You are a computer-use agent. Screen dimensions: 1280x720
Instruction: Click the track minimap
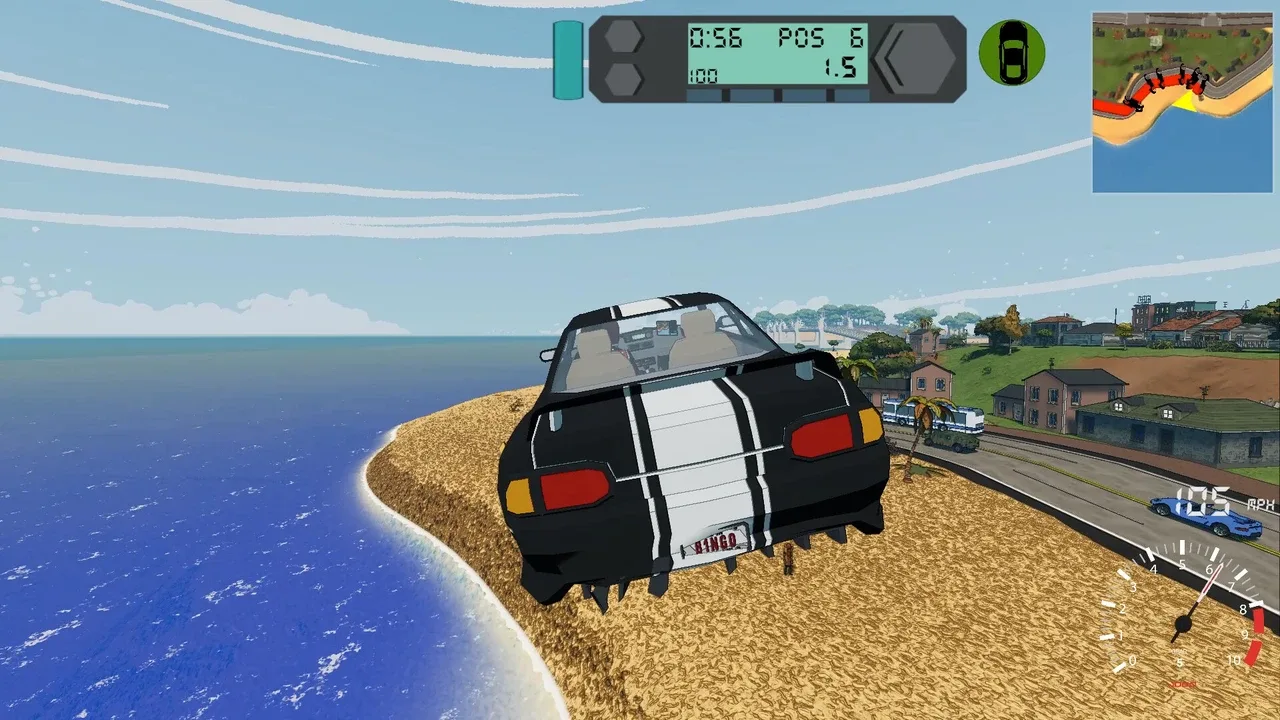1181,102
